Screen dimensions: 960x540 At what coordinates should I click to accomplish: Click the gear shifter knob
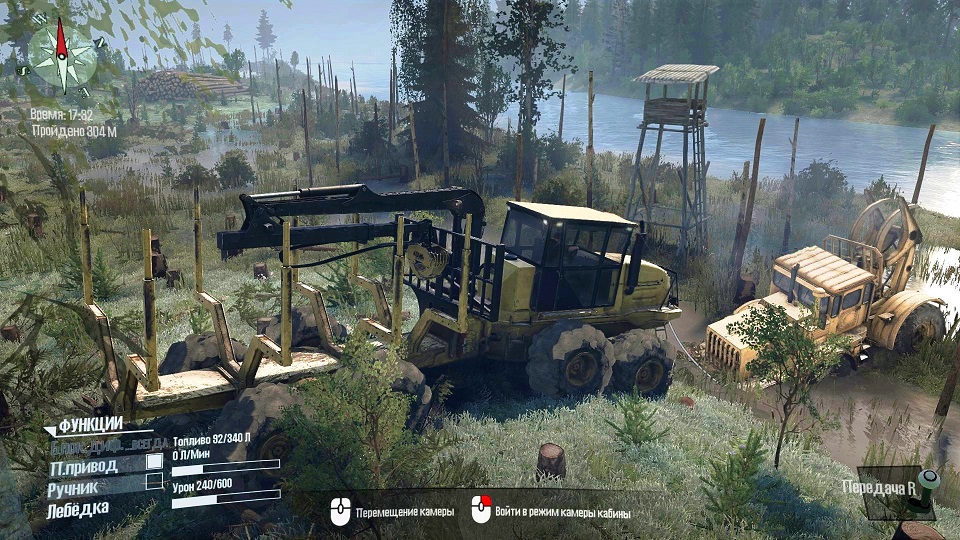coord(929,479)
